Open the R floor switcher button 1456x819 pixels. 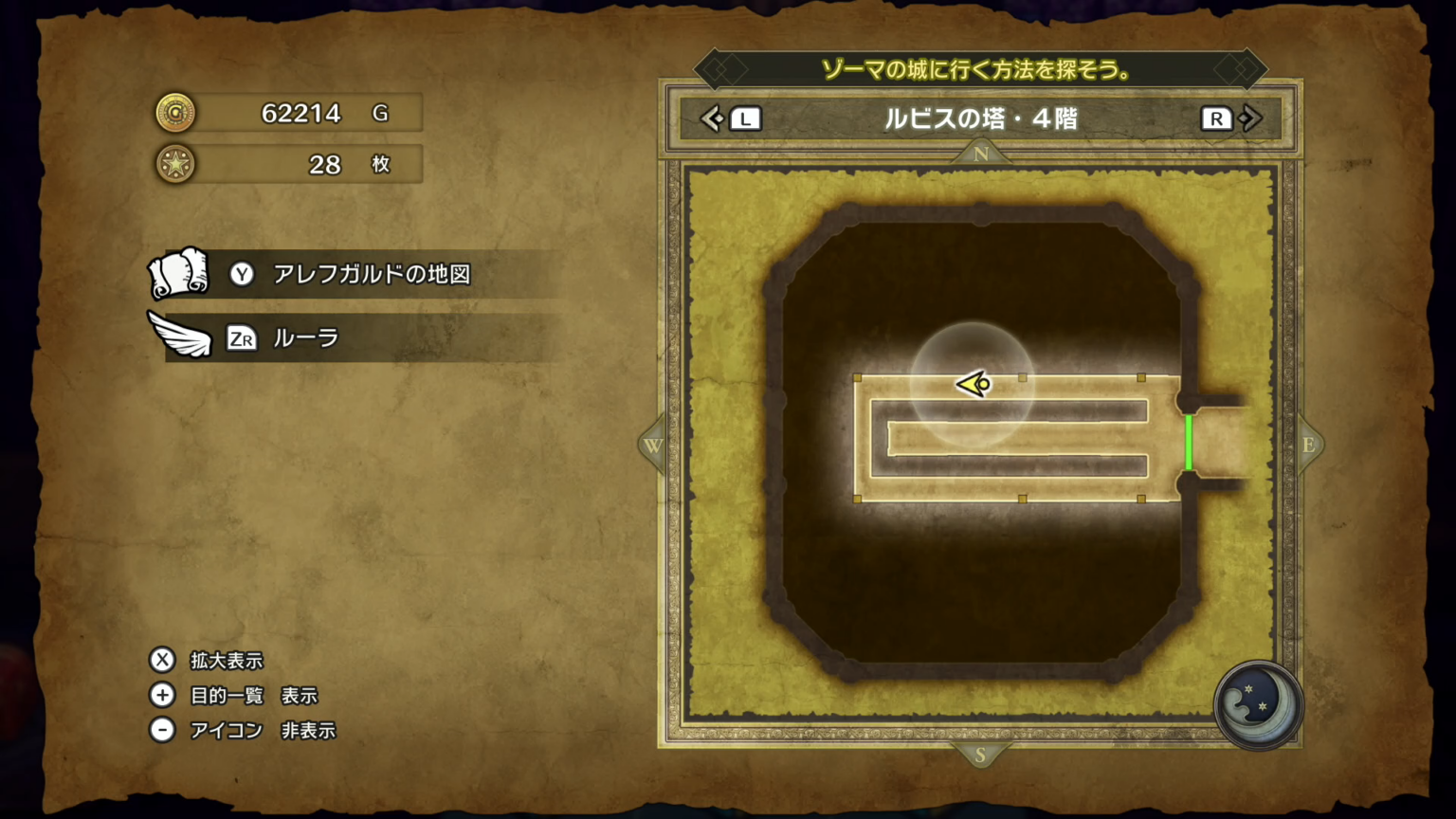coord(1216,118)
